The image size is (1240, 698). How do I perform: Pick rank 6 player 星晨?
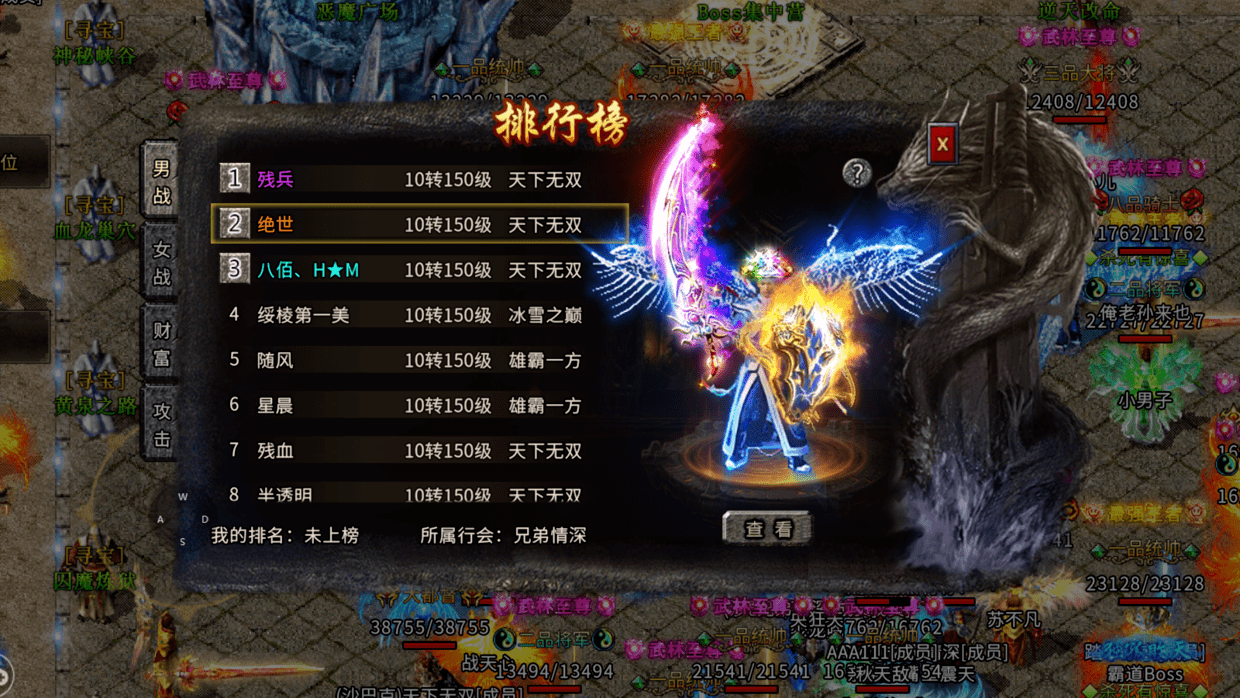pyautogui.click(x=420, y=405)
